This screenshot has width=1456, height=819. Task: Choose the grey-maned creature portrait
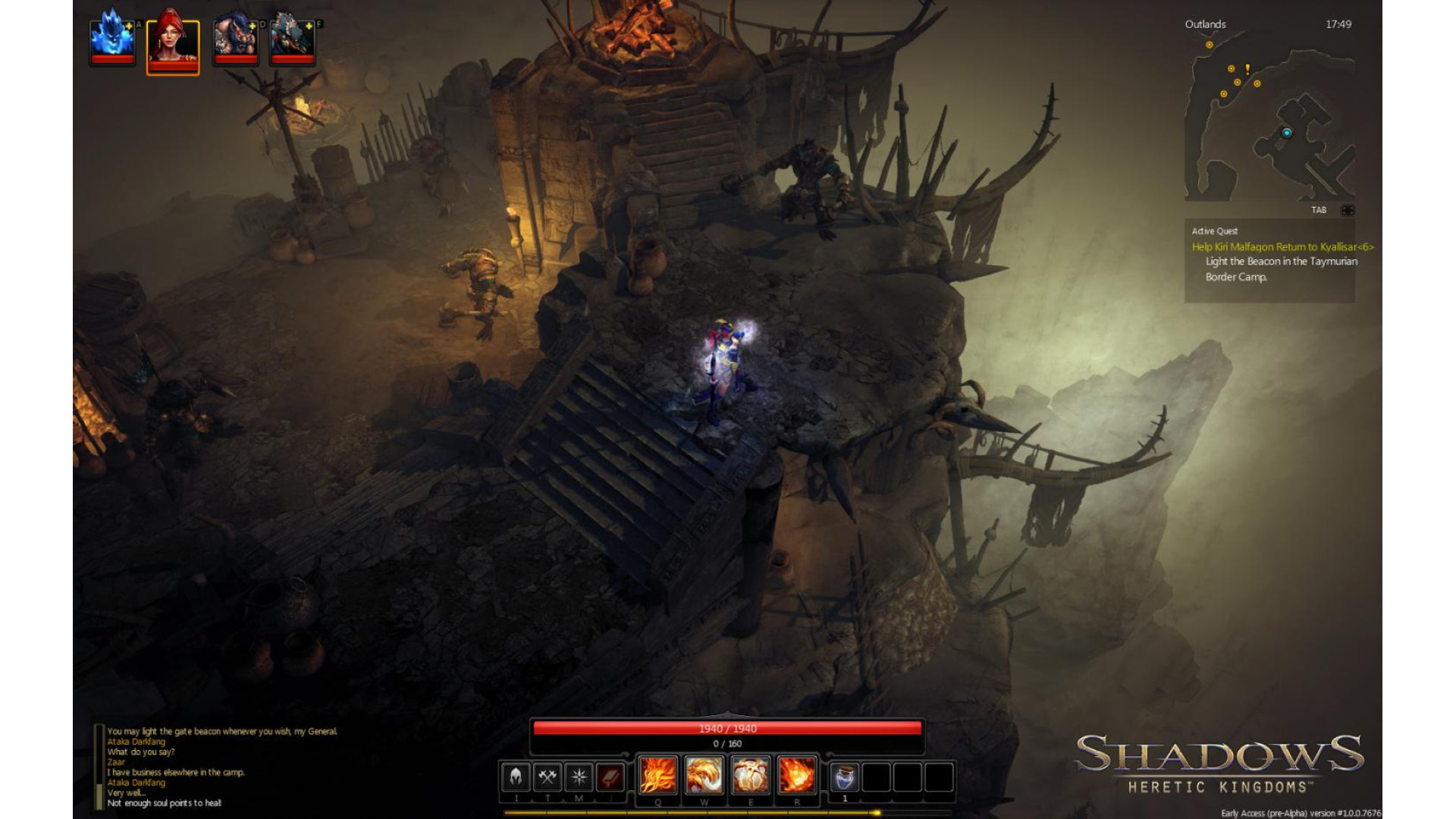pyautogui.click(x=292, y=38)
